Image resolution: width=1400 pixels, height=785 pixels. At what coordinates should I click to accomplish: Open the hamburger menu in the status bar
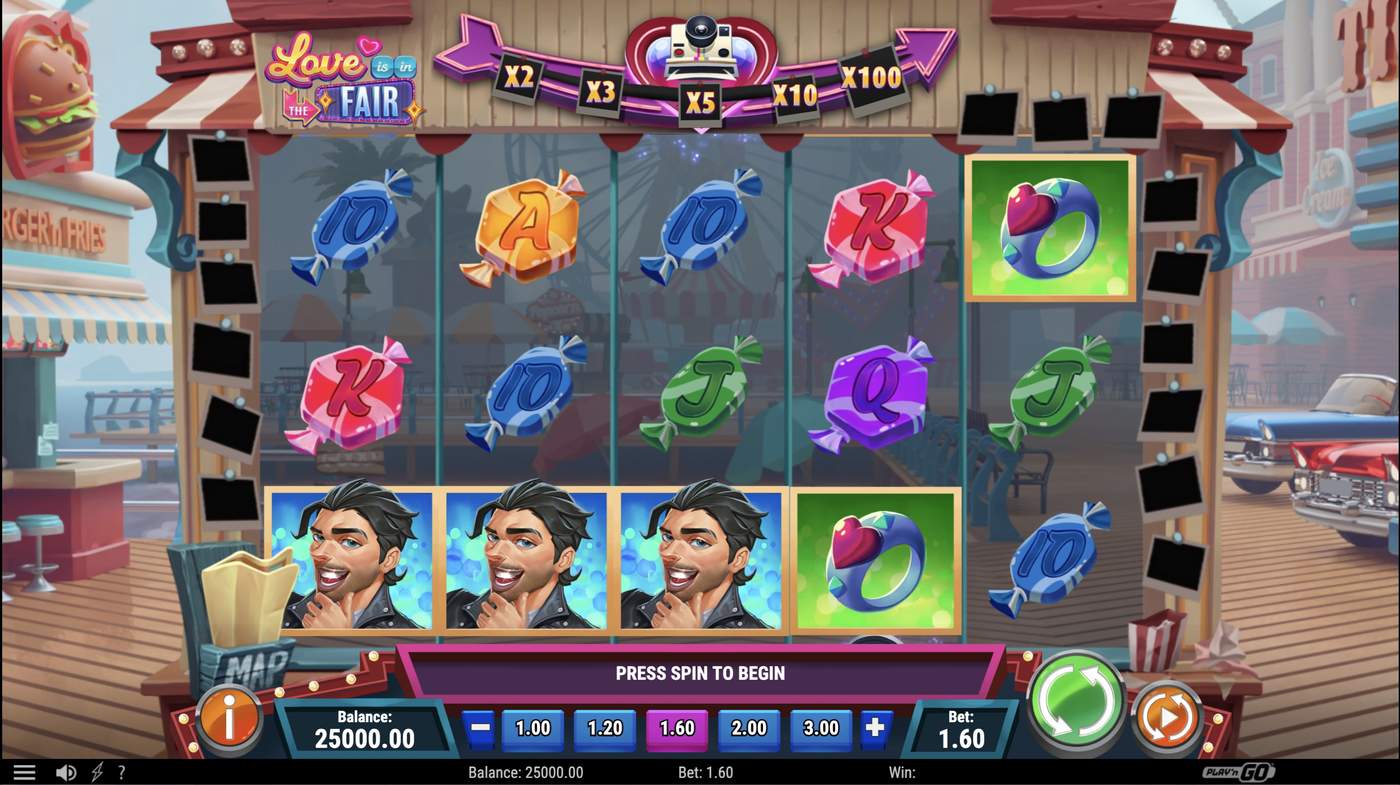(x=24, y=771)
